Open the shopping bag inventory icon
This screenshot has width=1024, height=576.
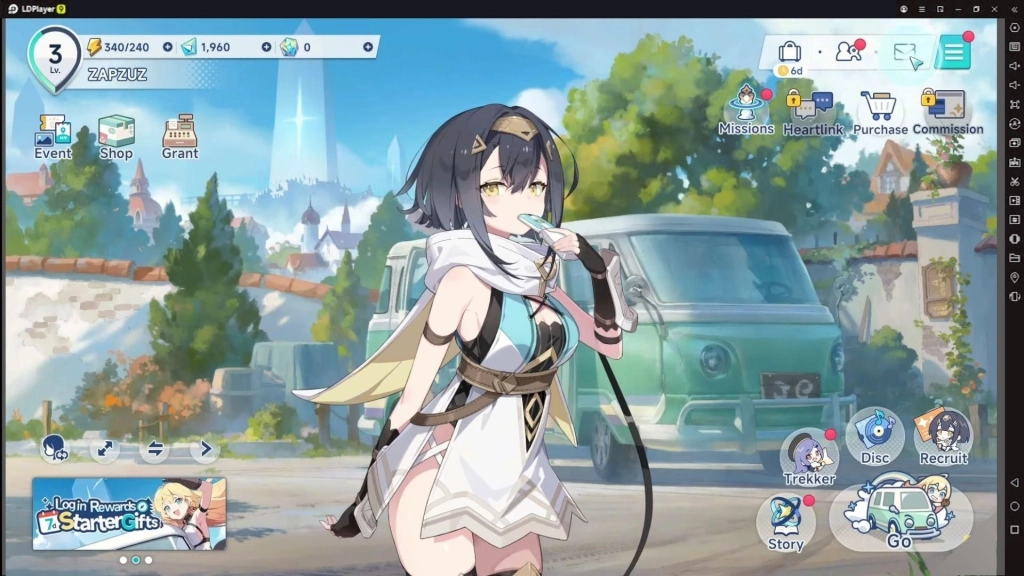[790, 52]
